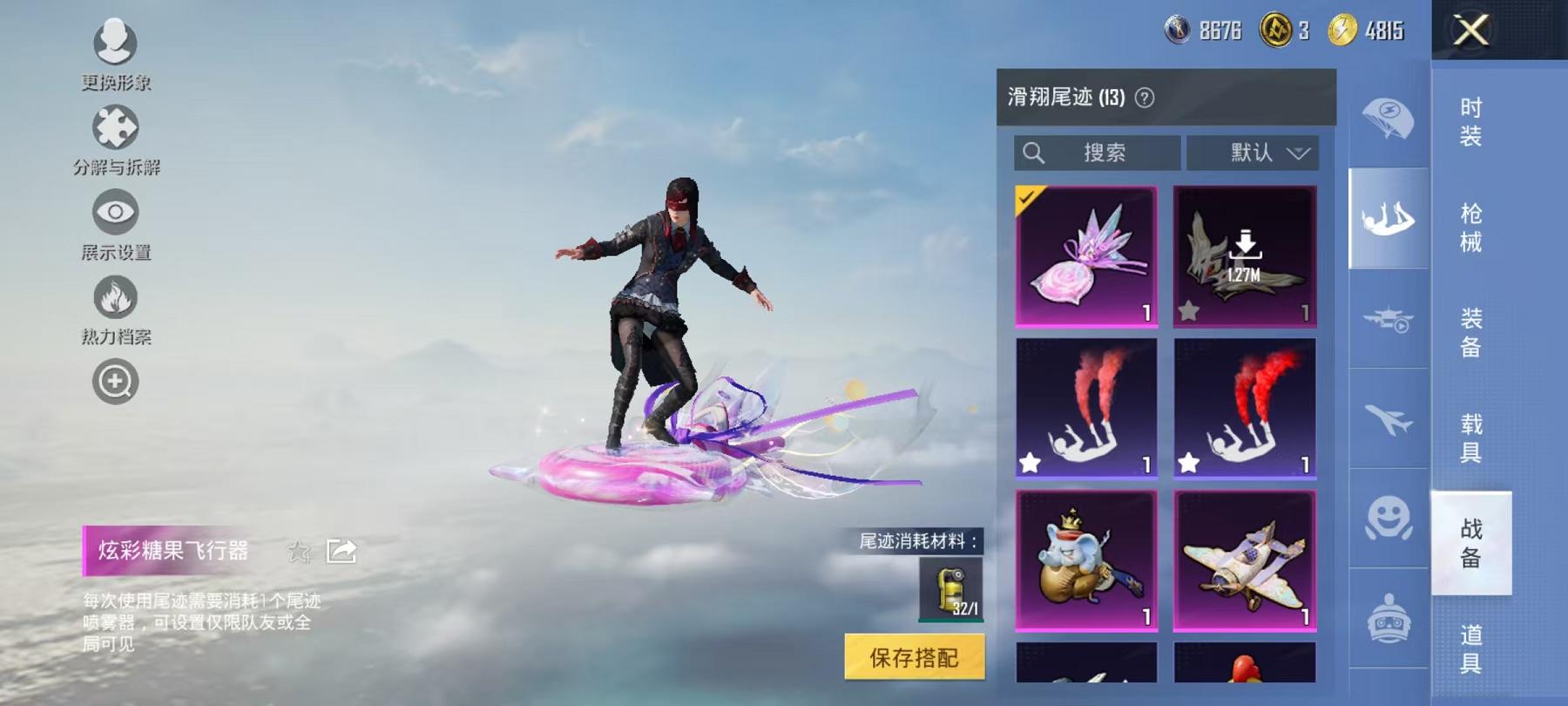Image resolution: width=1568 pixels, height=706 pixels.
Task: Open the 默认 sort dropdown
Action: (1256, 153)
